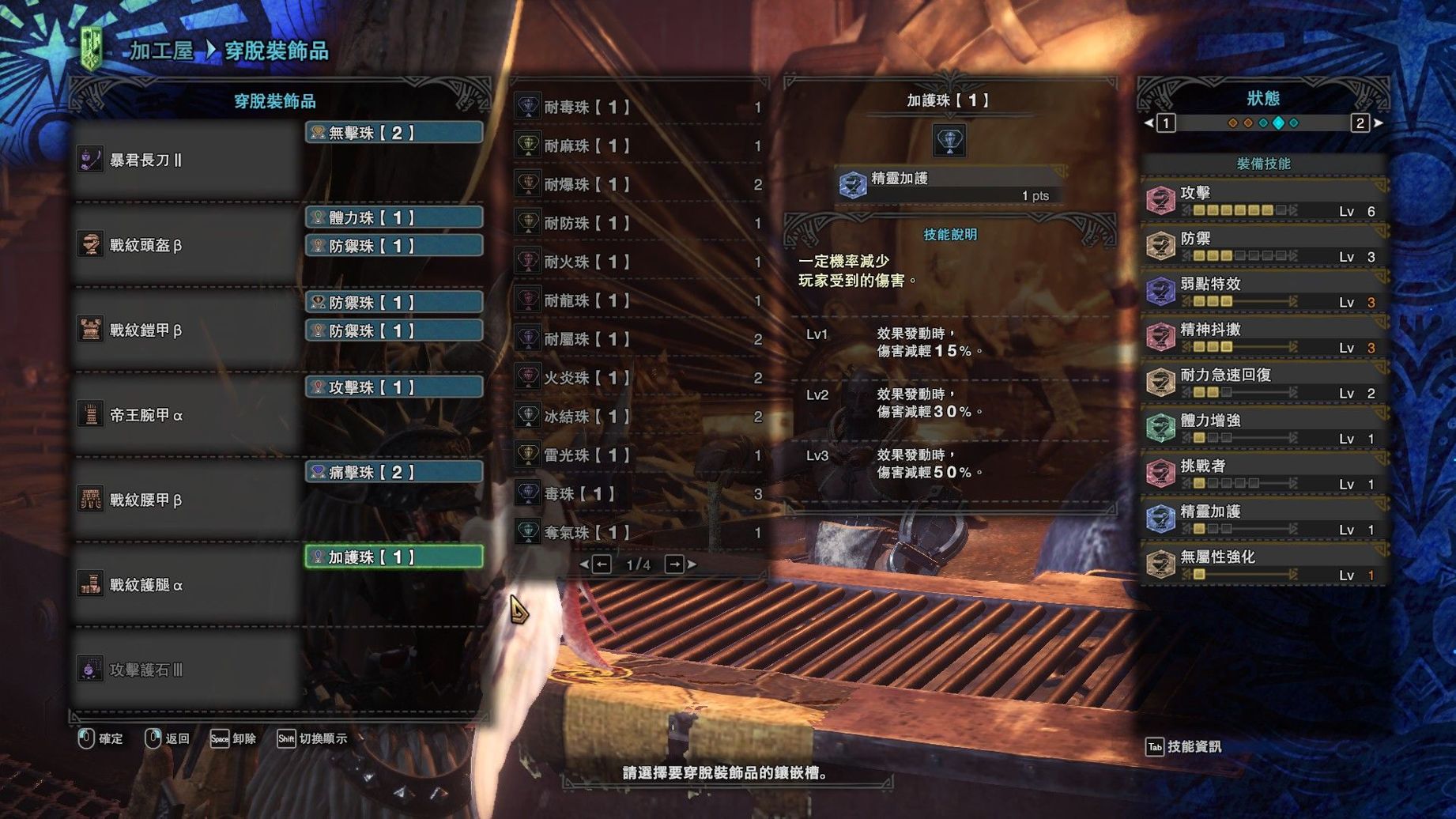
Task: Choose the 攻擊珠【1】 slot on 帝王腕甲α
Action: point(394,387)
